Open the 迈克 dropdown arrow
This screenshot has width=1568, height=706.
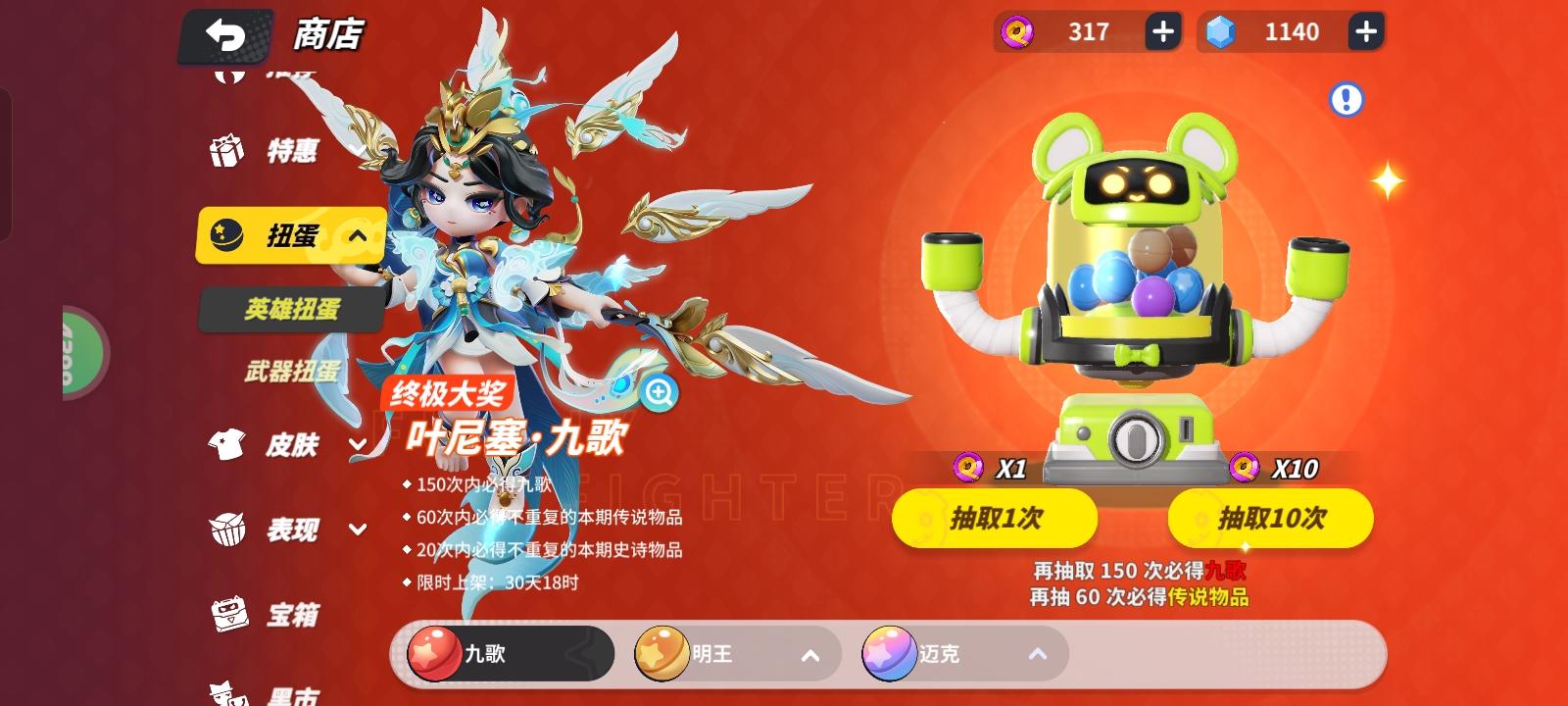pos(1037,654)
